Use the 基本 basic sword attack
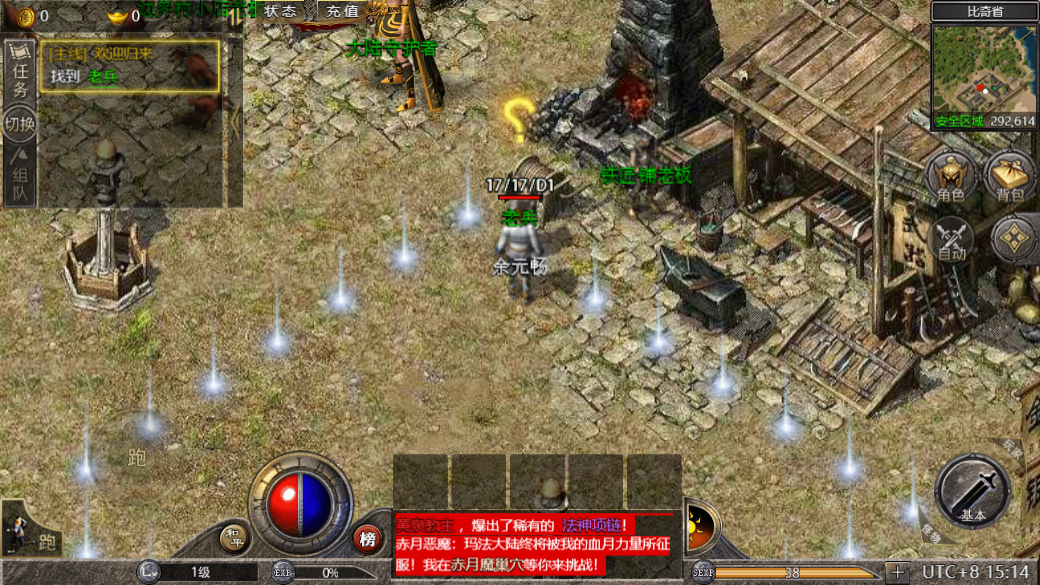The image size is (1040, 585). click(972, 492)
